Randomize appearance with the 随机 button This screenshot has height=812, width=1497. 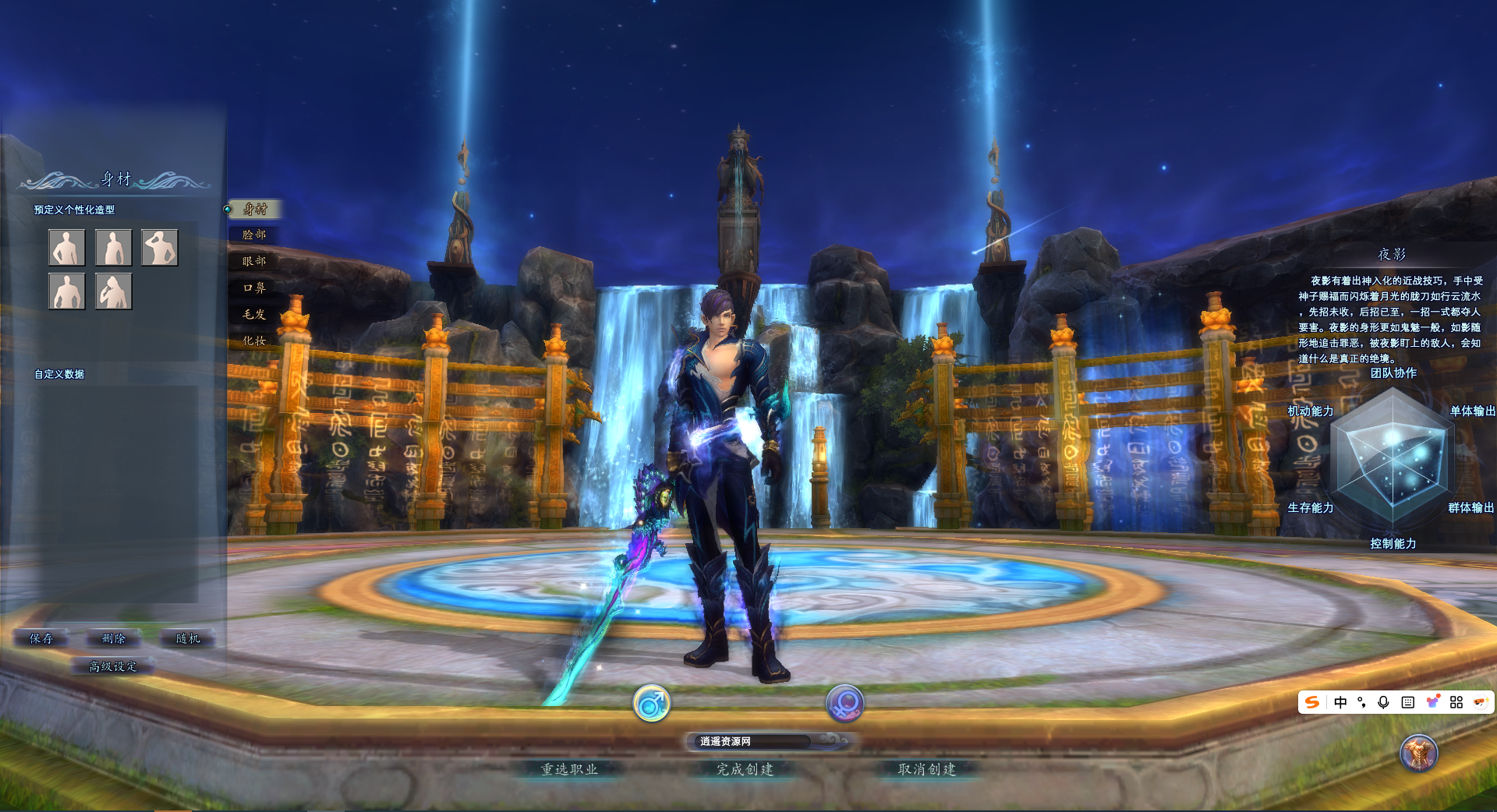(x=188, y=638)
